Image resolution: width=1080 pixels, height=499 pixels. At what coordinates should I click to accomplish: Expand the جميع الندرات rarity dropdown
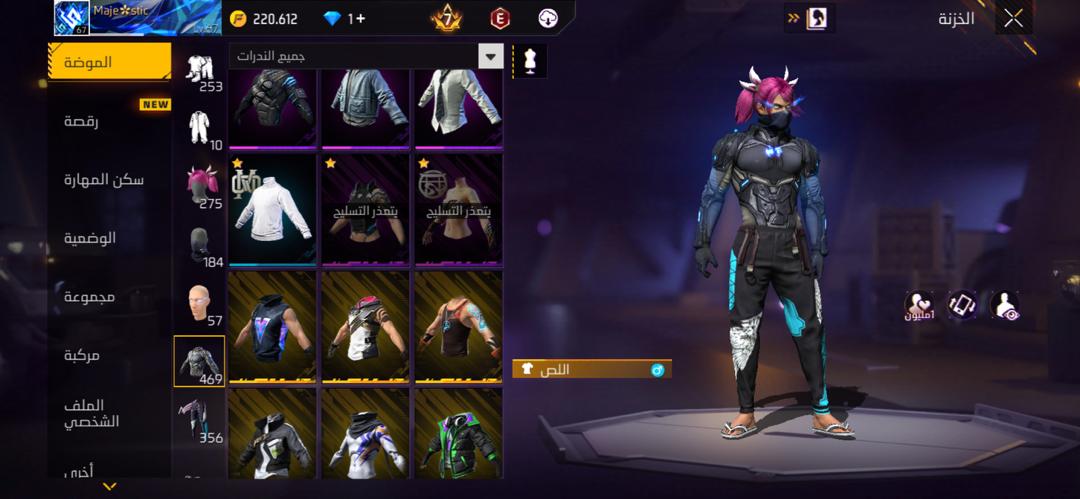pos(365,57)
